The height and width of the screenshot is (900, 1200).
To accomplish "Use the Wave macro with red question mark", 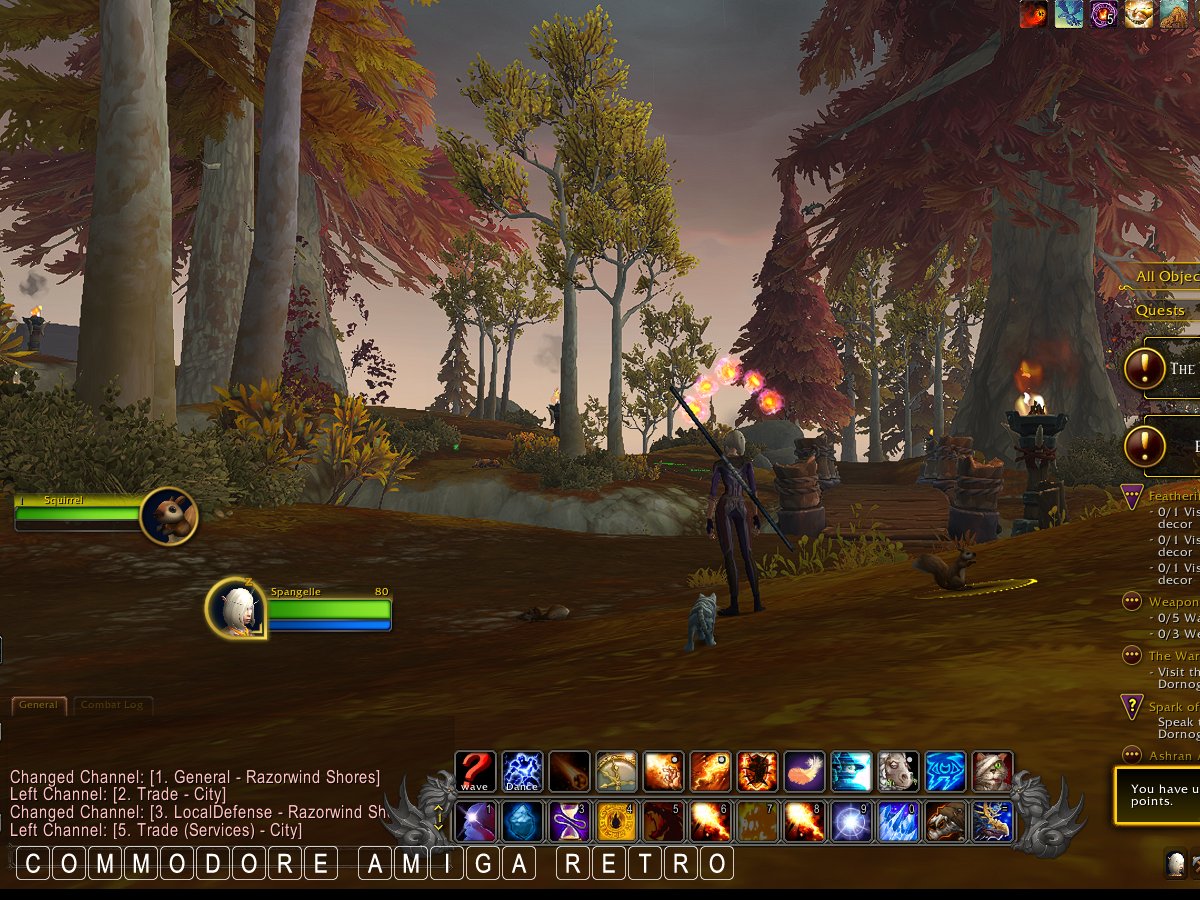I will [x=475, y=772].
